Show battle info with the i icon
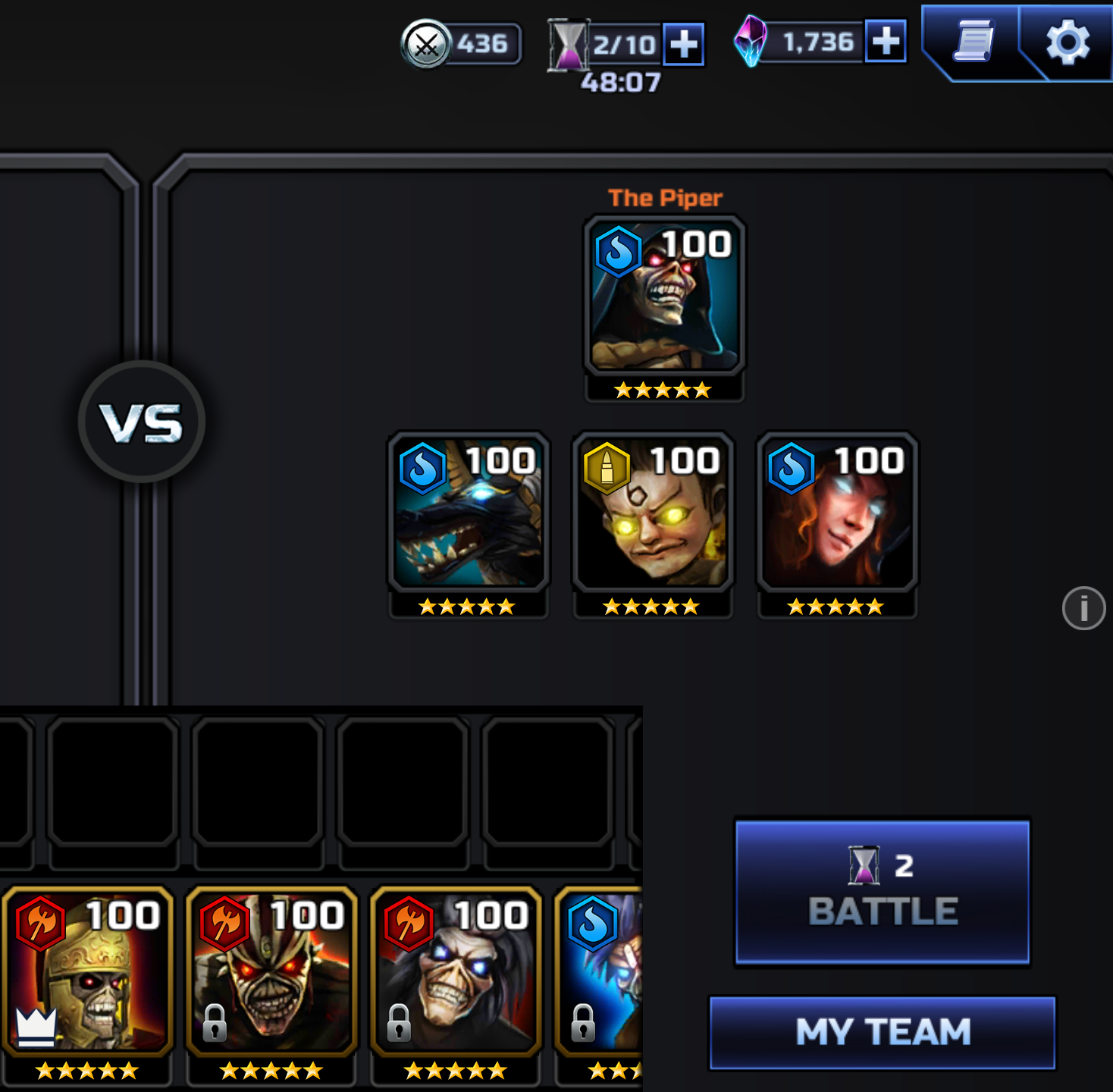 [x=1083, y=608]
